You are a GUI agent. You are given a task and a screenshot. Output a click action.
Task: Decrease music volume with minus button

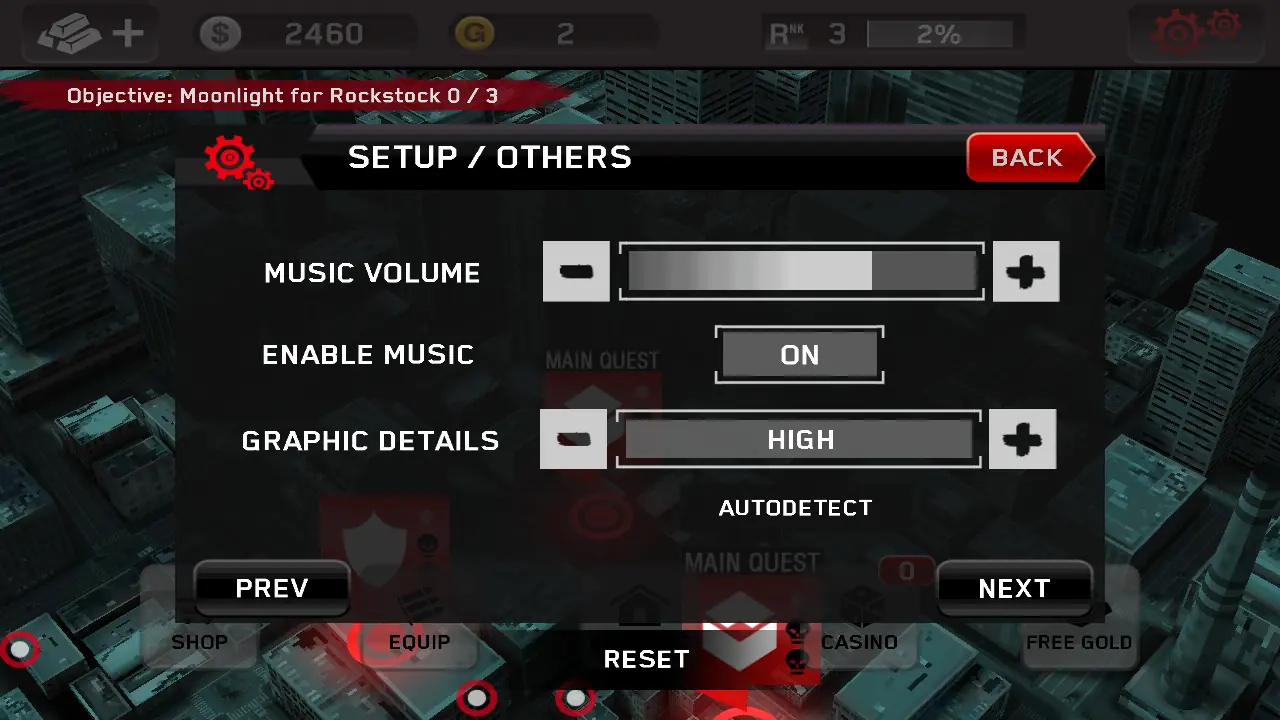pos(576,271)
